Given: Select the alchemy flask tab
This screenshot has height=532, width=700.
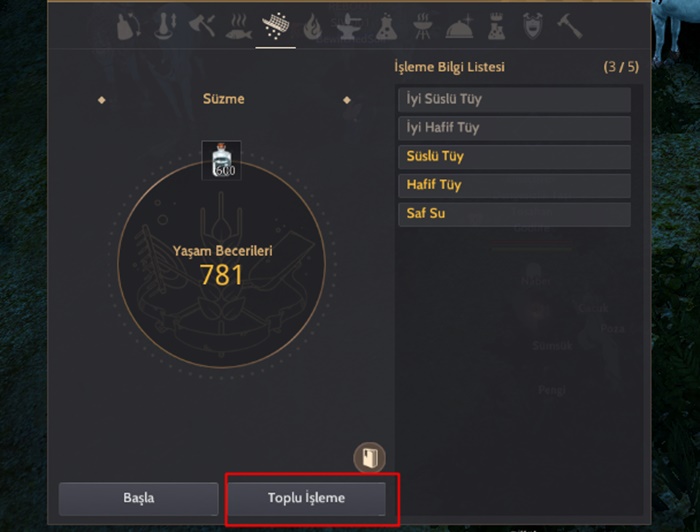Looking at the screenshot, I should pos(386,27).
